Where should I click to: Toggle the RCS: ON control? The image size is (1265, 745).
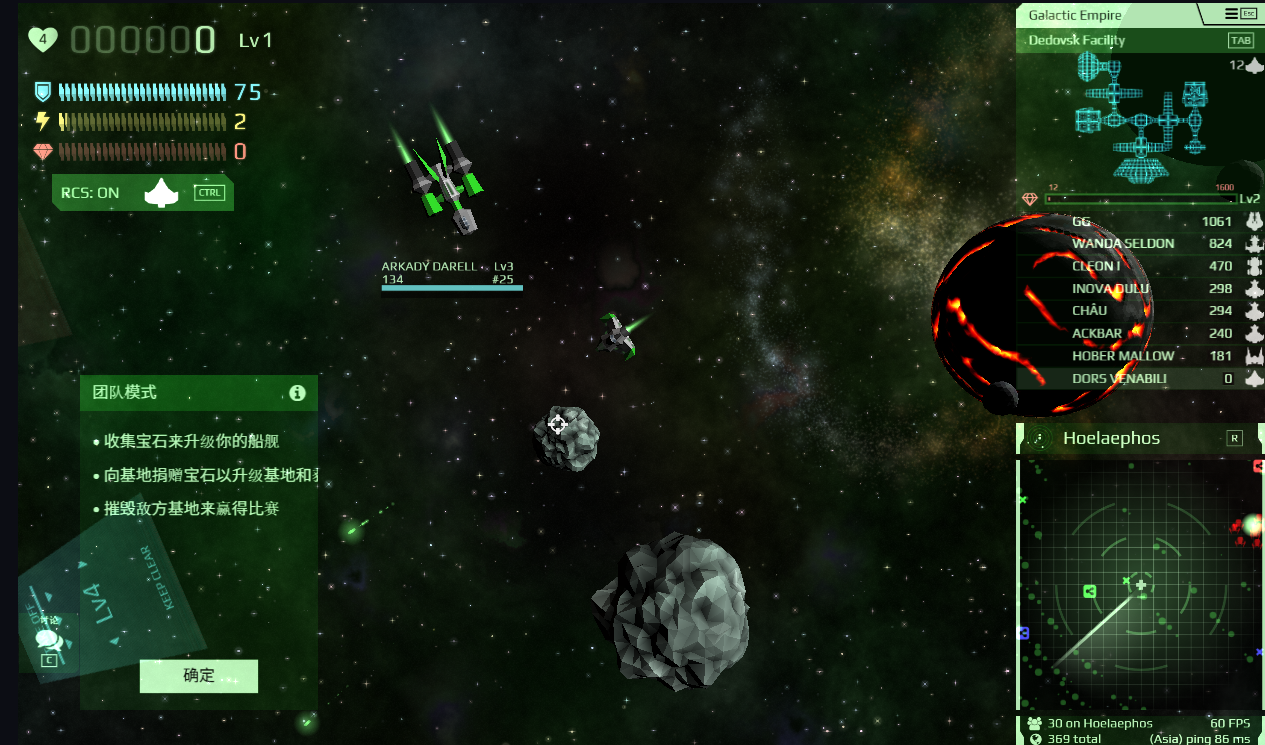click(x=142, y=193)
